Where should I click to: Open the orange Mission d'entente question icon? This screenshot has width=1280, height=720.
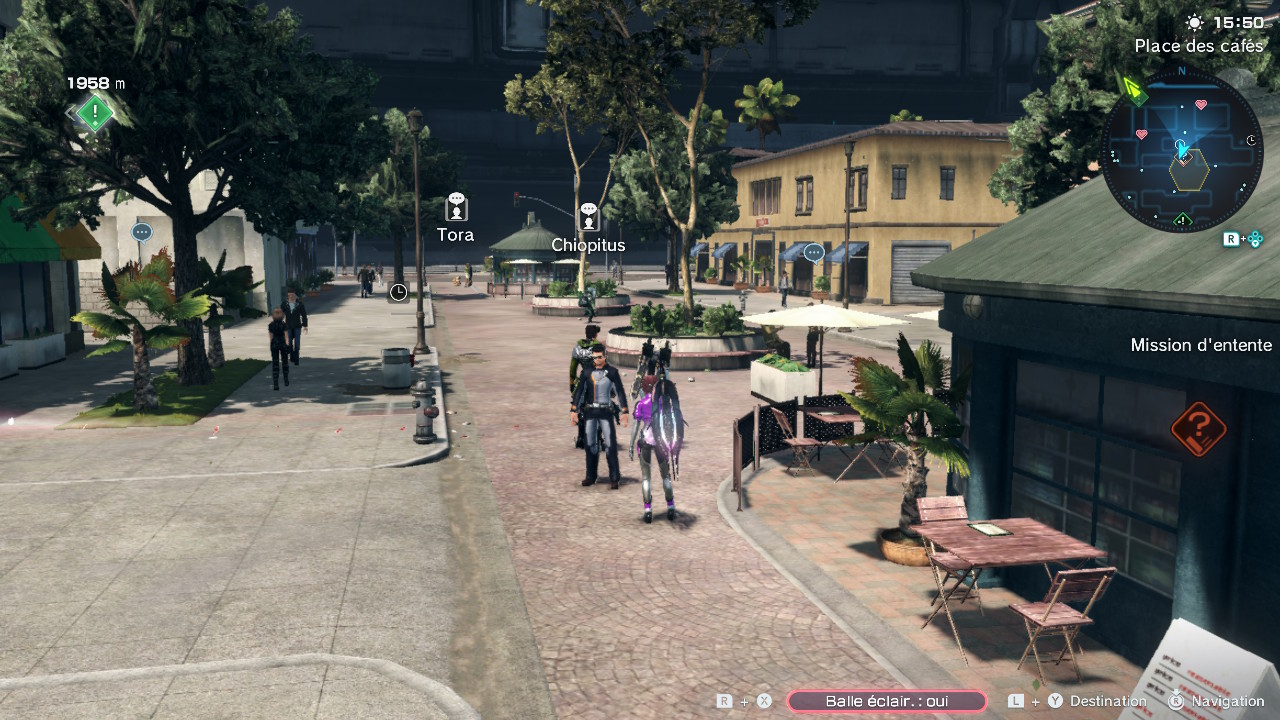(1198, 428)
